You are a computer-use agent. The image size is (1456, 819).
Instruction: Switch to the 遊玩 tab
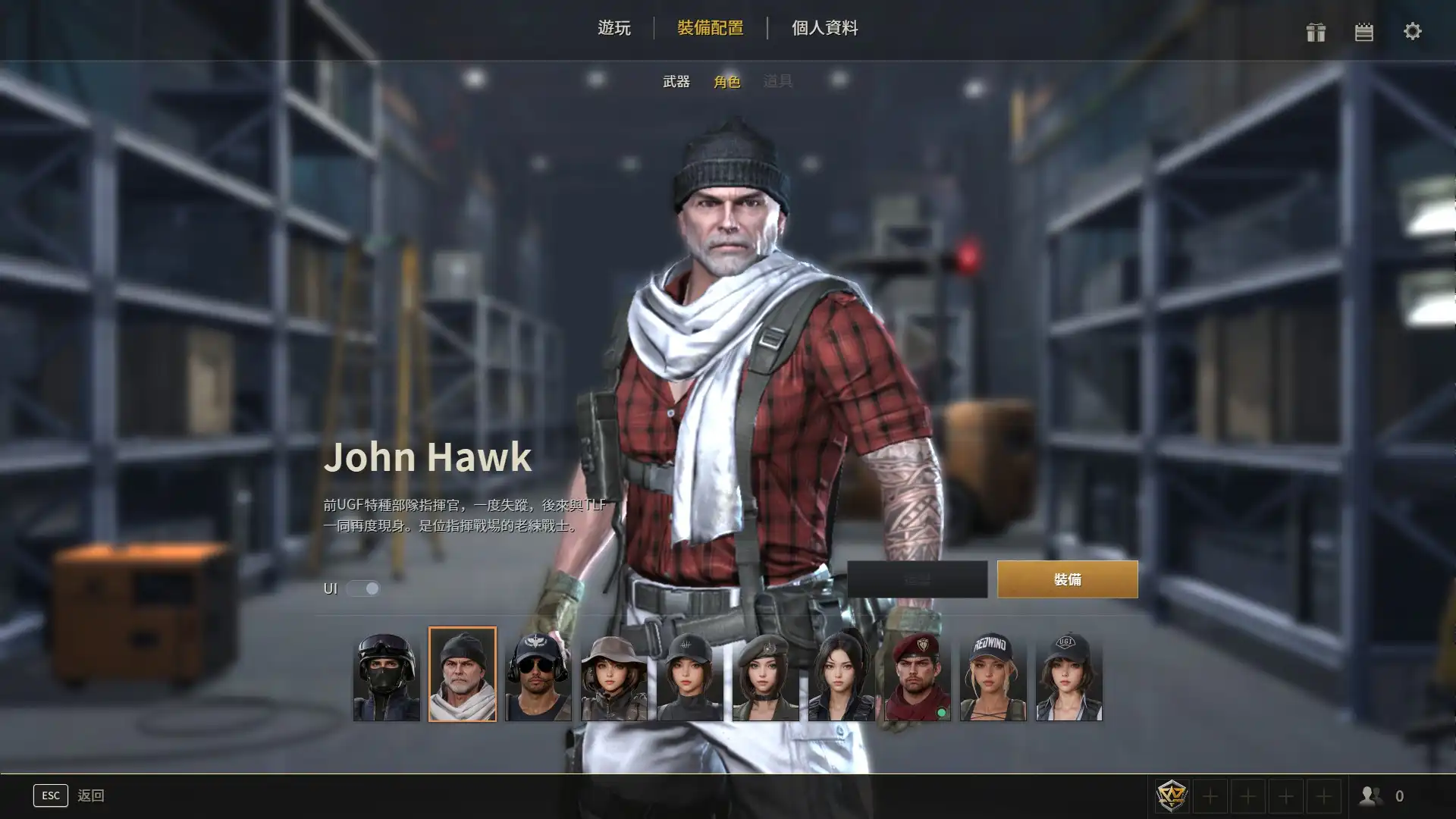pyautogui.click(x=613, y=28)
